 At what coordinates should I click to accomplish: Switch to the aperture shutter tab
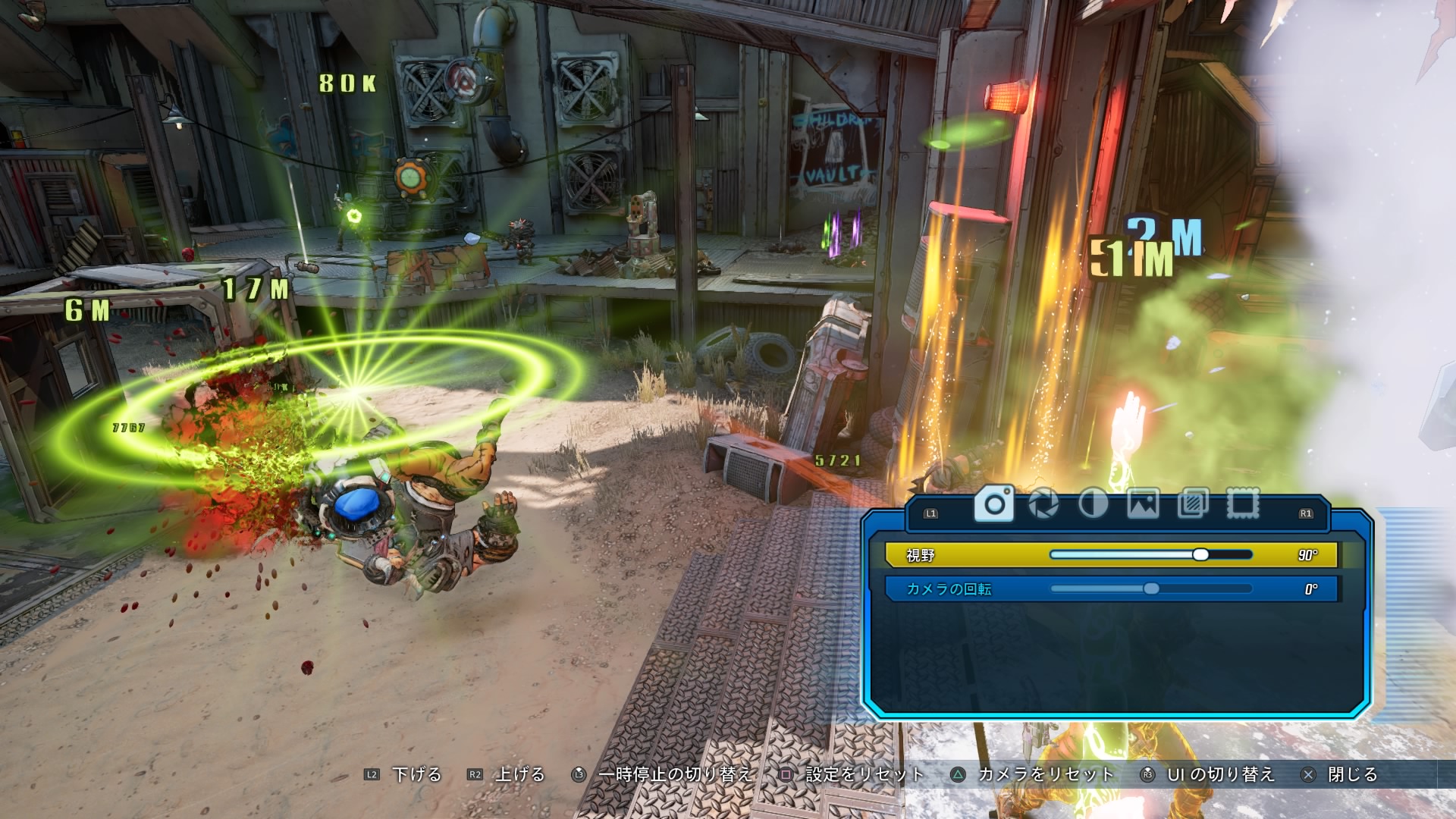pyautogui.click(x=1043, y=504)
